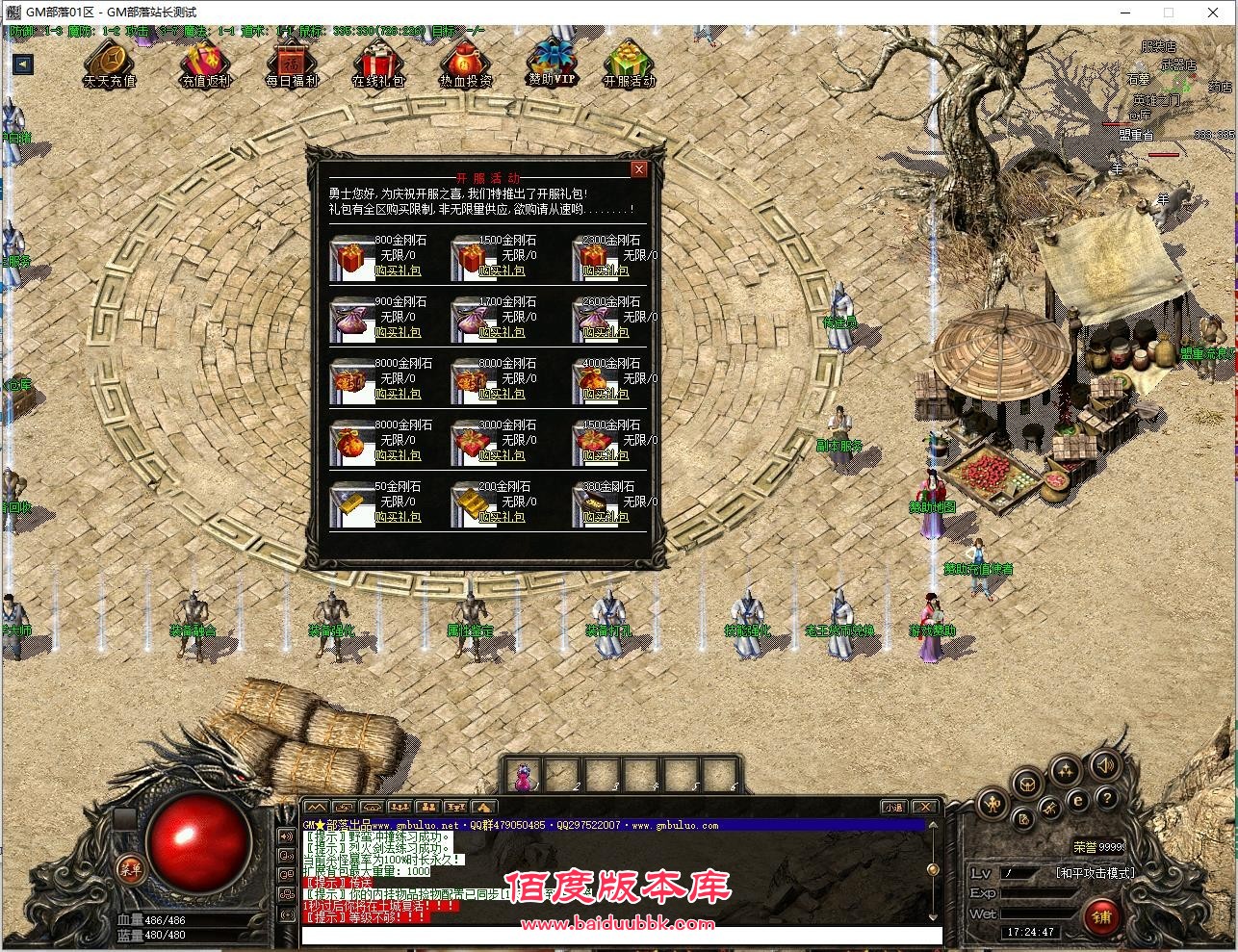
Task: Open the 赞助VIP icon
Action: [552, 62]
